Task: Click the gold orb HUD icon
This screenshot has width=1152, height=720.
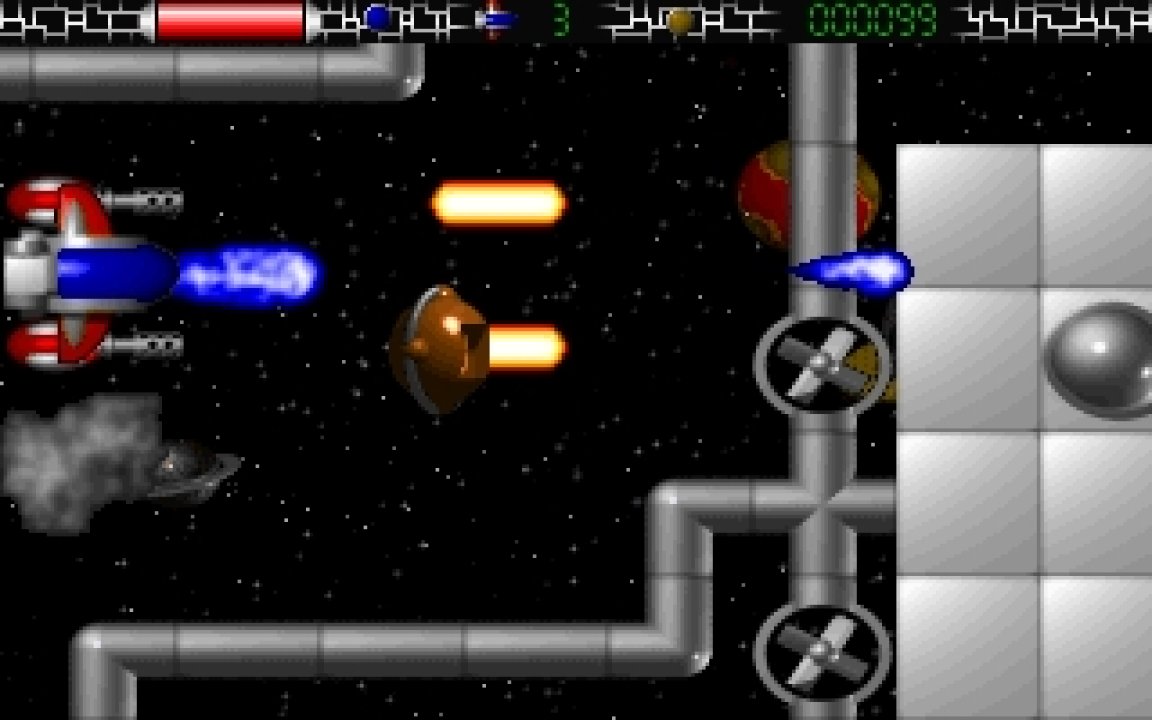Action: click(x=680, y=20)
